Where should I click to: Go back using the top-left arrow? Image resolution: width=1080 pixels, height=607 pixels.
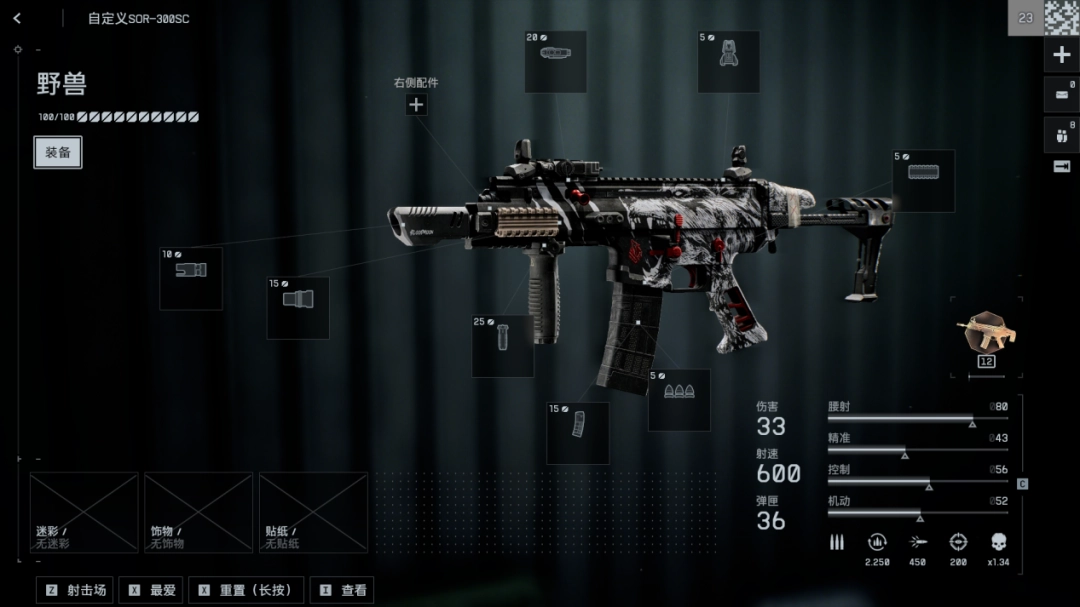pos(17,18)
